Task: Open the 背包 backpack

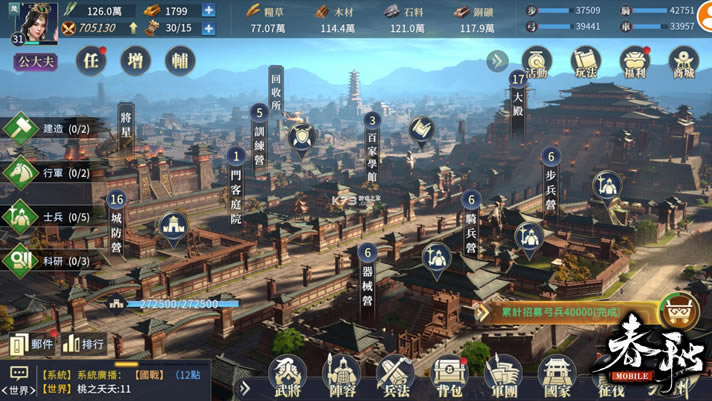Action: (449, 377)
